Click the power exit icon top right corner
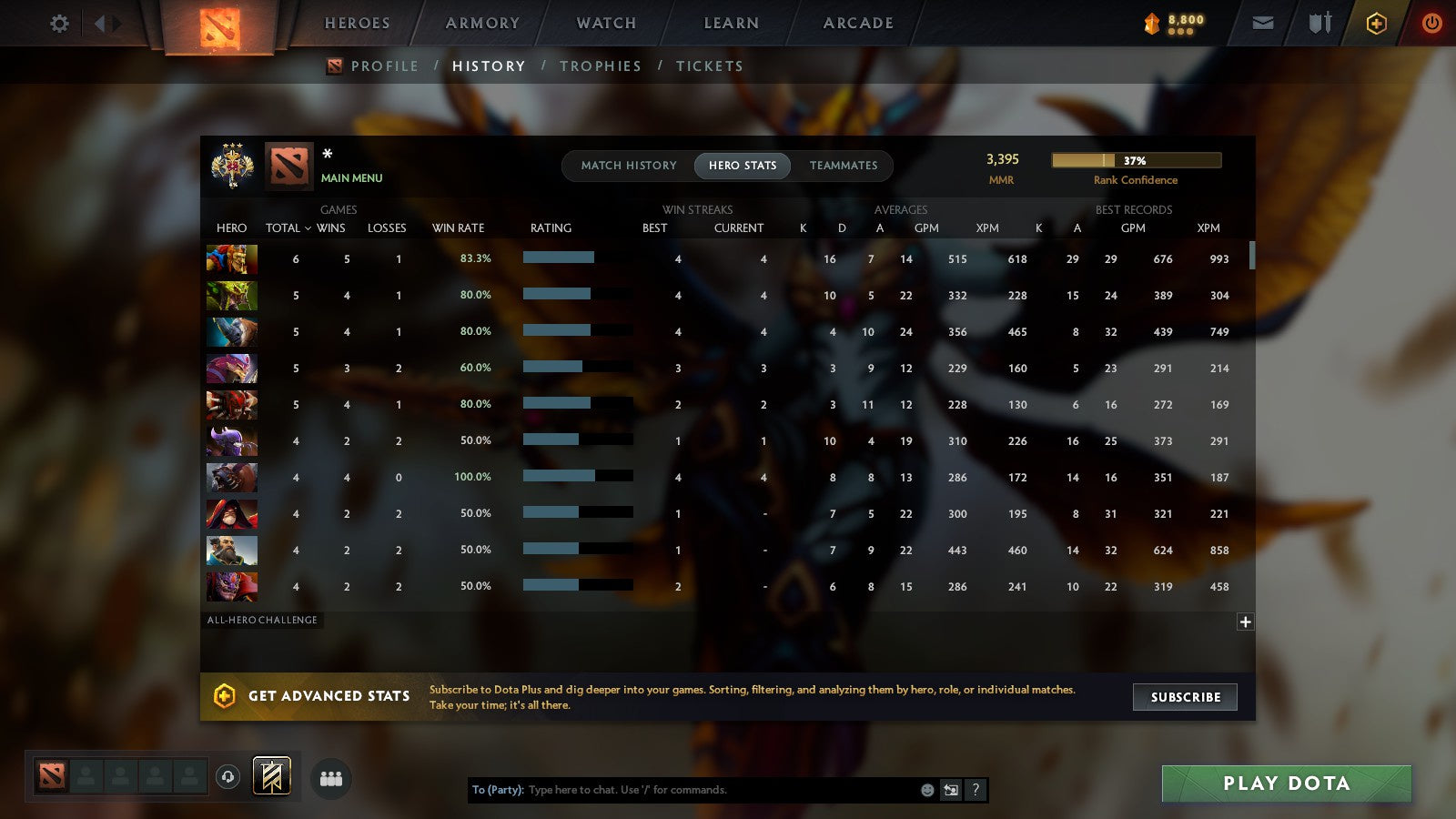Screen dimensions: 1456x819 click(1431, 23)
